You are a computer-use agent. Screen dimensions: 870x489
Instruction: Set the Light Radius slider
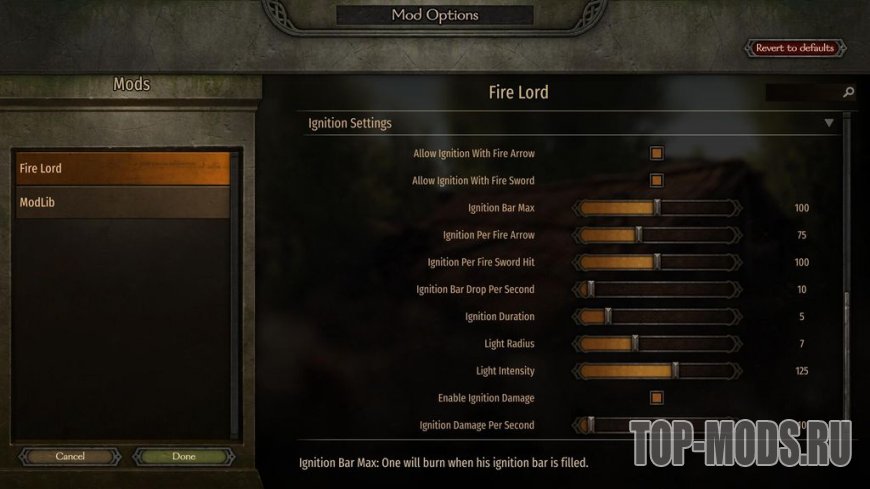coord(634,343)
